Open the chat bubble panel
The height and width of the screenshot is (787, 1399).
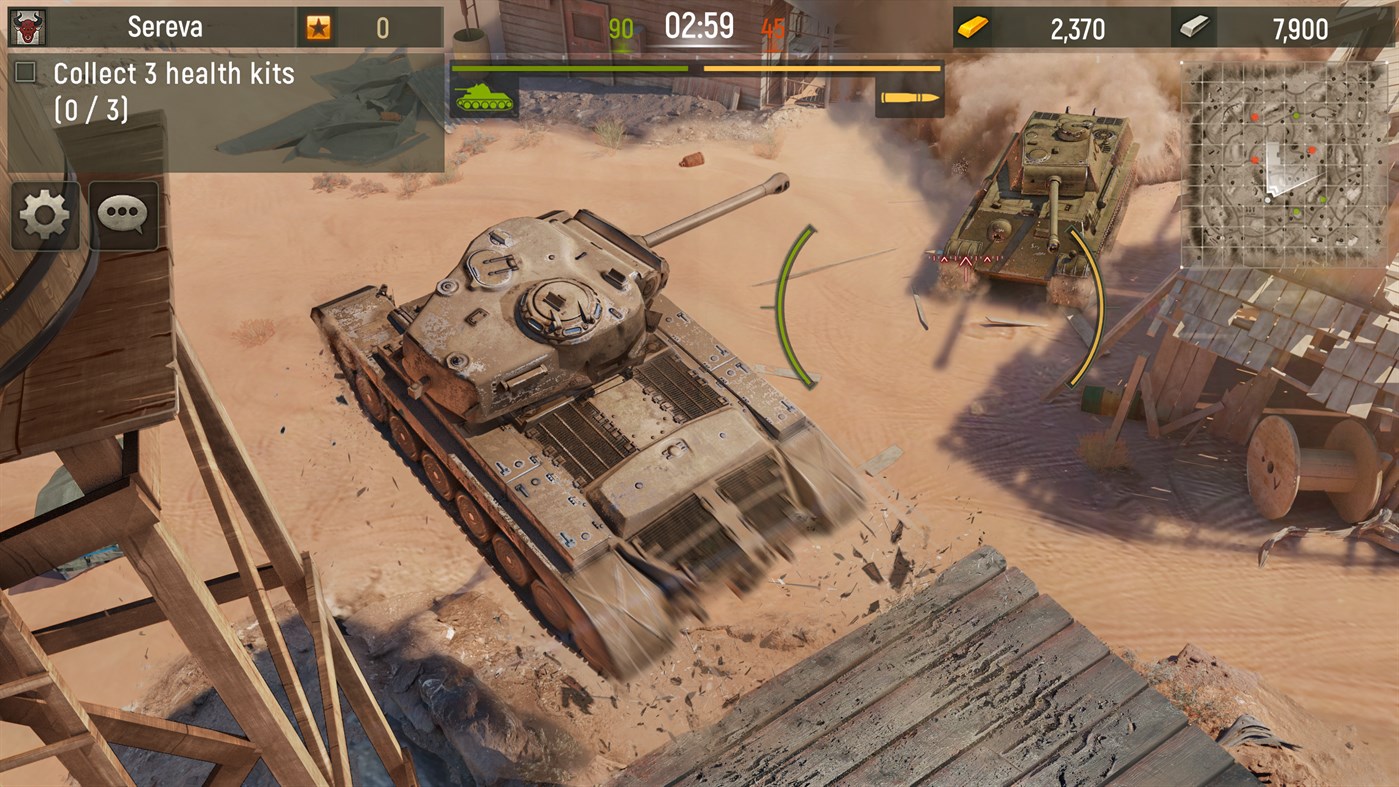pyautogui.click(x=122, y=213)
